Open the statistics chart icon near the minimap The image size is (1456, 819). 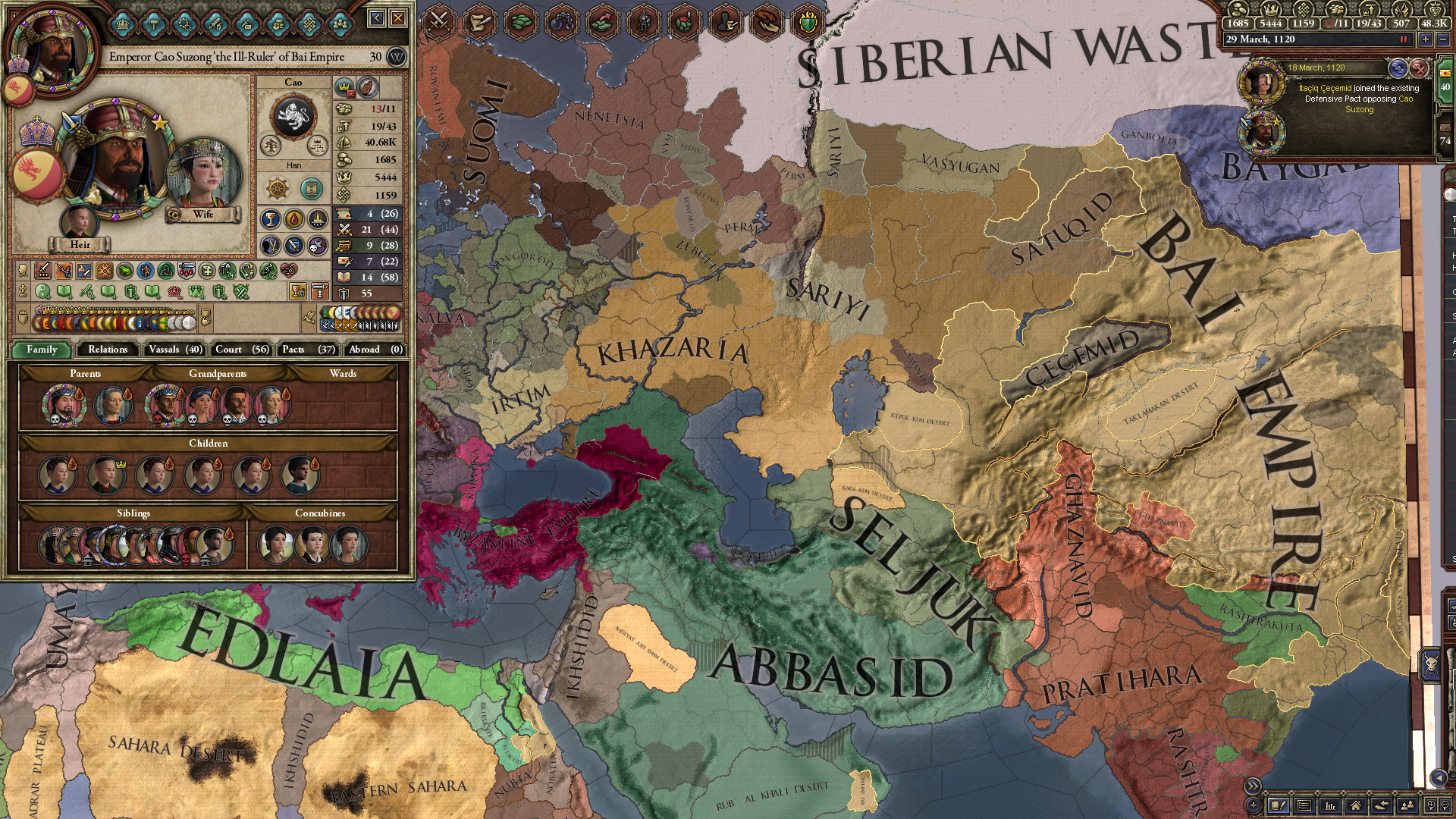pyautogui.click(x=1331, y=806)
